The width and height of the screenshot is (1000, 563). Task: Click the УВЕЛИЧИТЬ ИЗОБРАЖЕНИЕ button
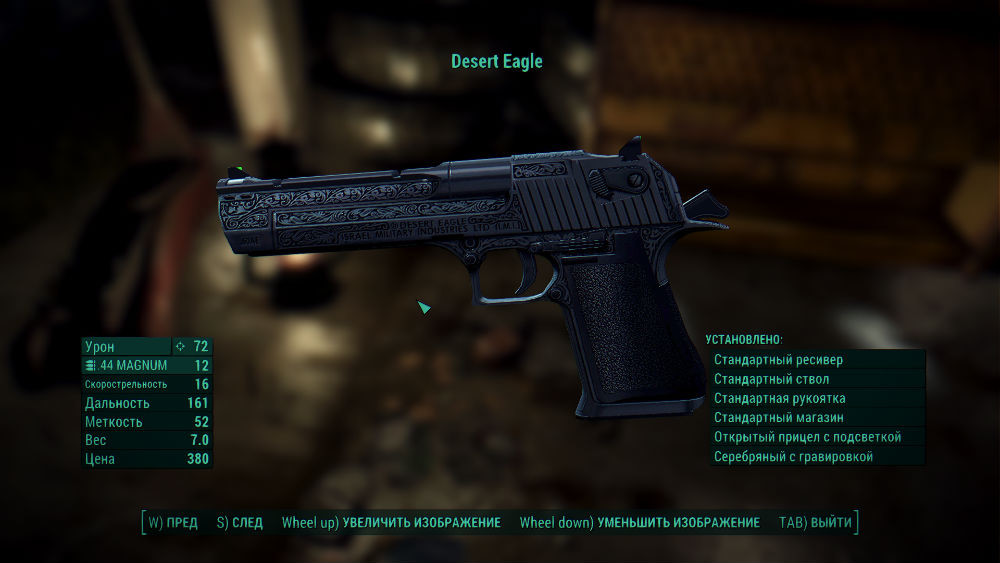[x=391, y=523]
